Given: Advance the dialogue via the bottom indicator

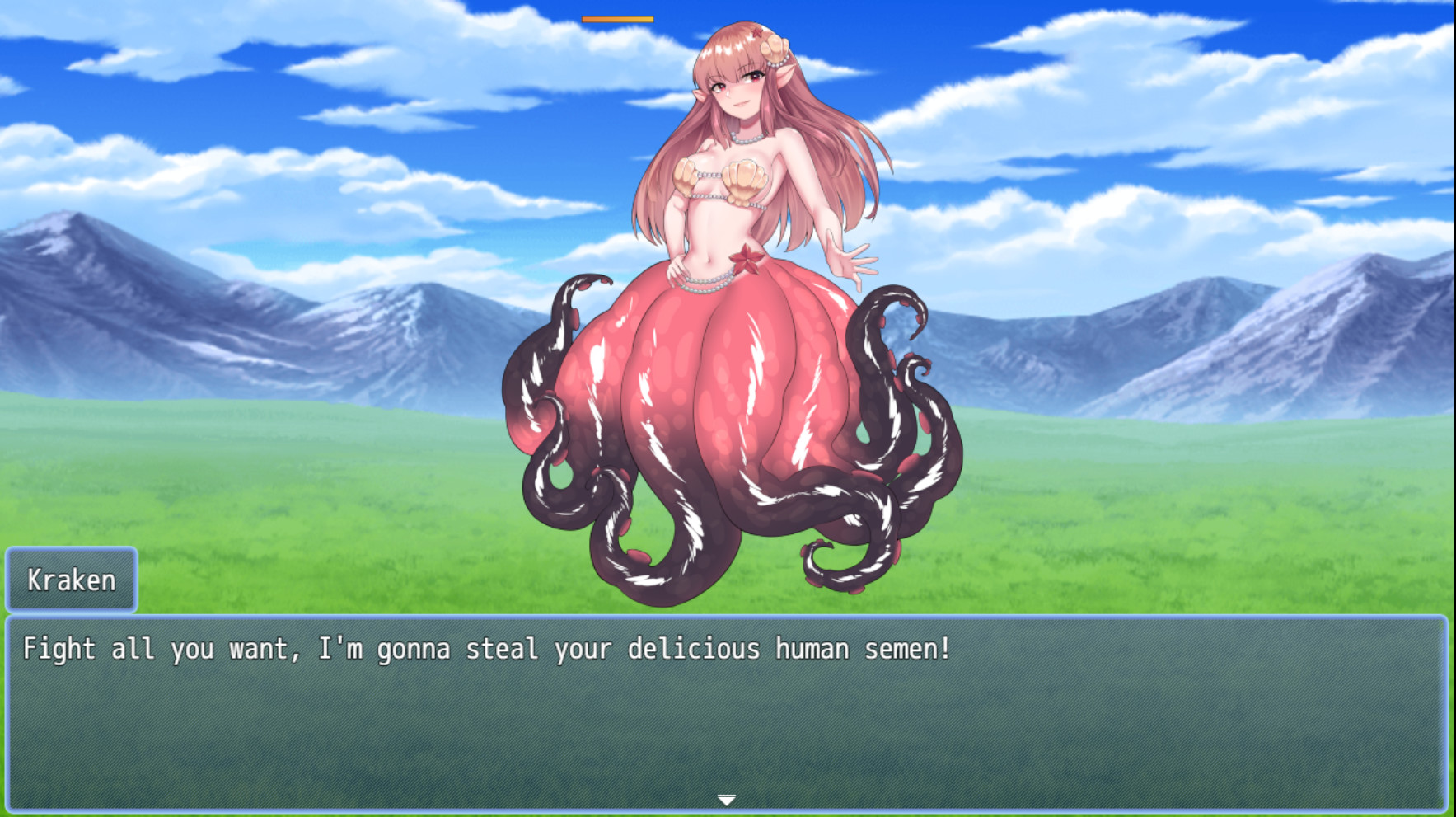Looking at the screenshot, I should pyautogui.click(x=728, y=799).
